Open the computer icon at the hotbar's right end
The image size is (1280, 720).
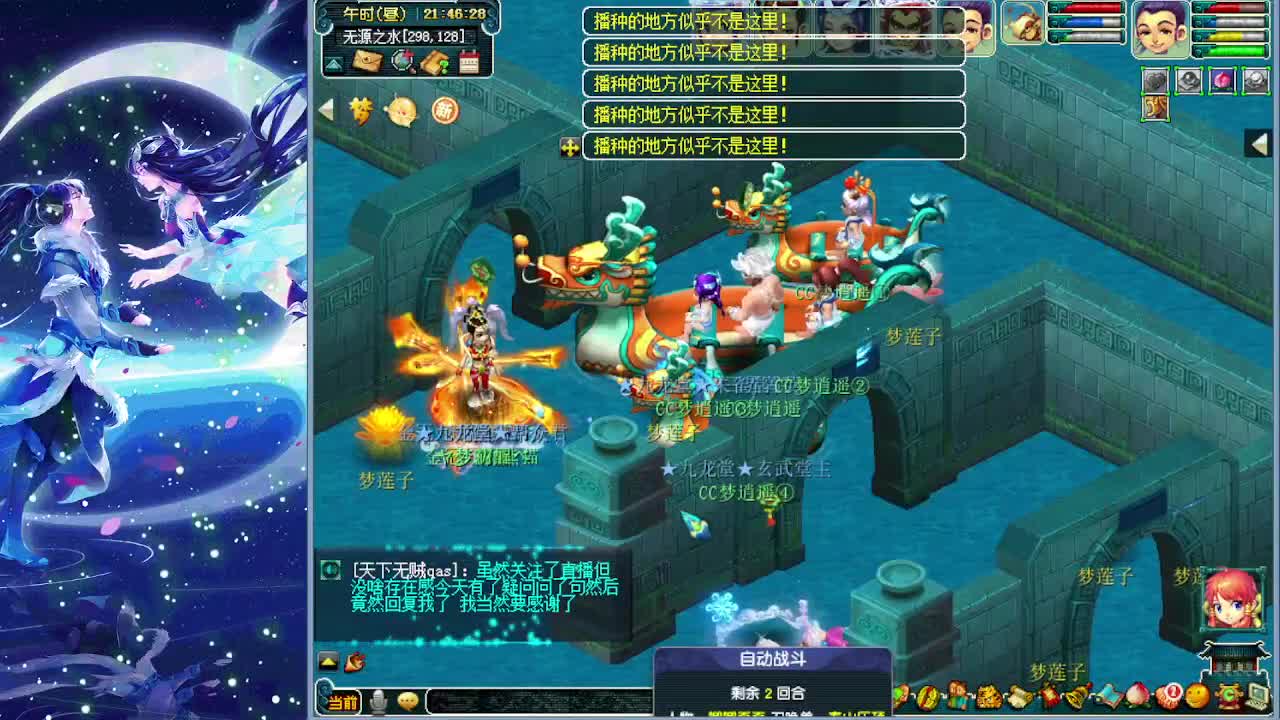pyautogui.click(x=1256, y=696)
